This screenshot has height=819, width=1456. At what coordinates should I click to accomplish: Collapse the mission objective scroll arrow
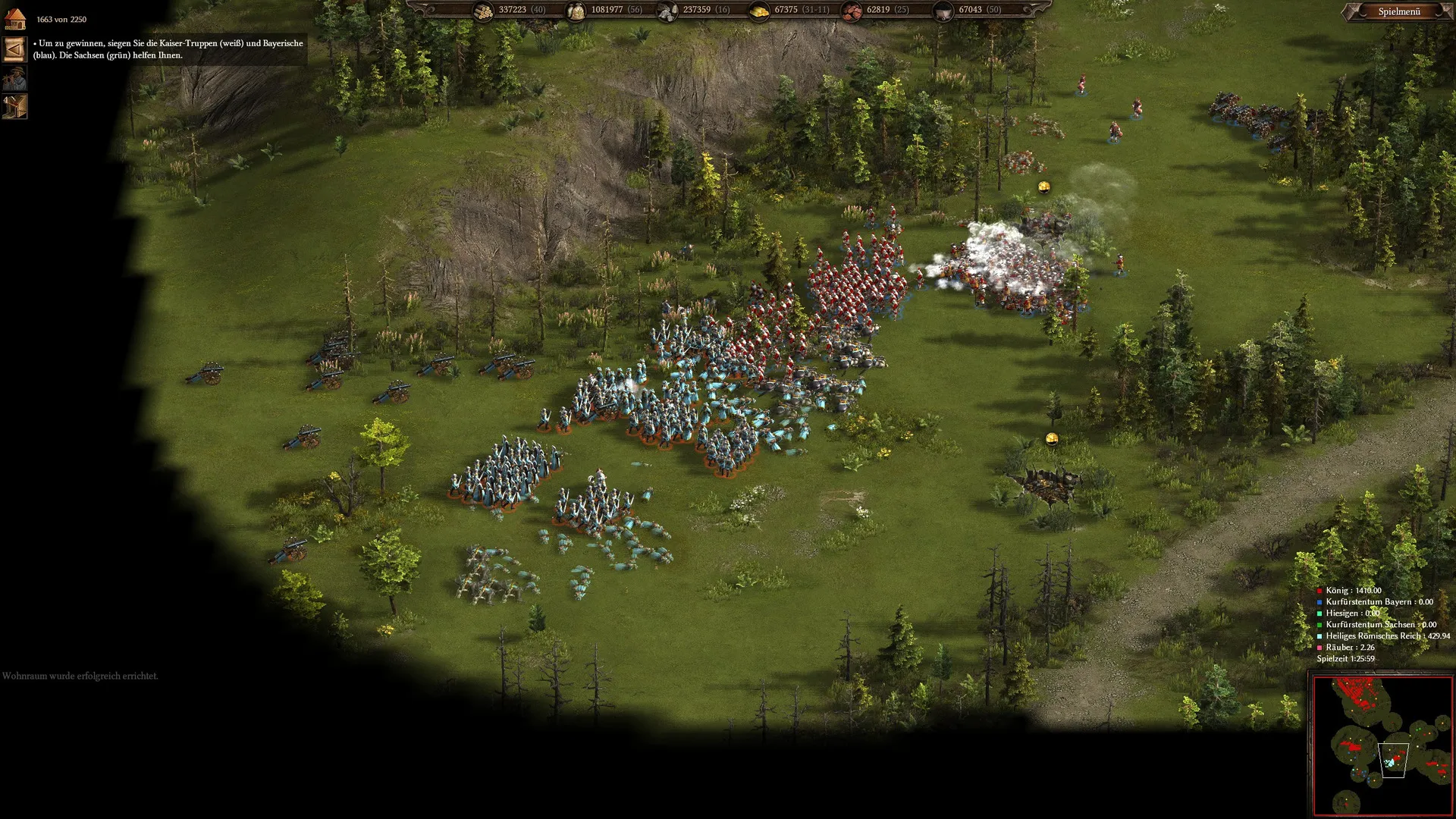click(14, 49)
